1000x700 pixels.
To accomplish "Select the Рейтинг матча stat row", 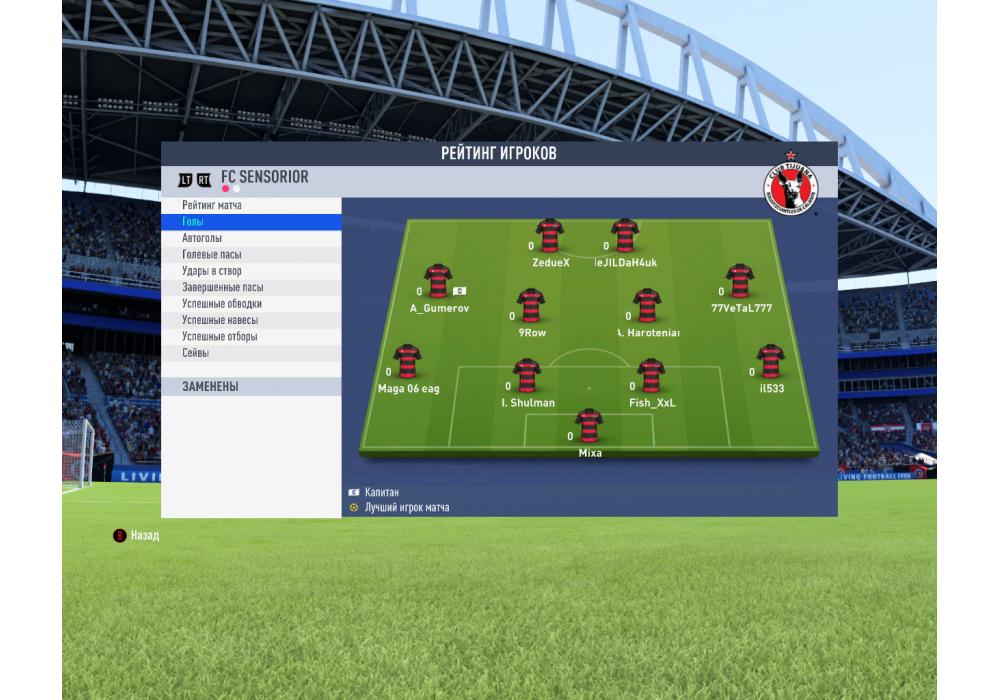I will coord(250,205).
